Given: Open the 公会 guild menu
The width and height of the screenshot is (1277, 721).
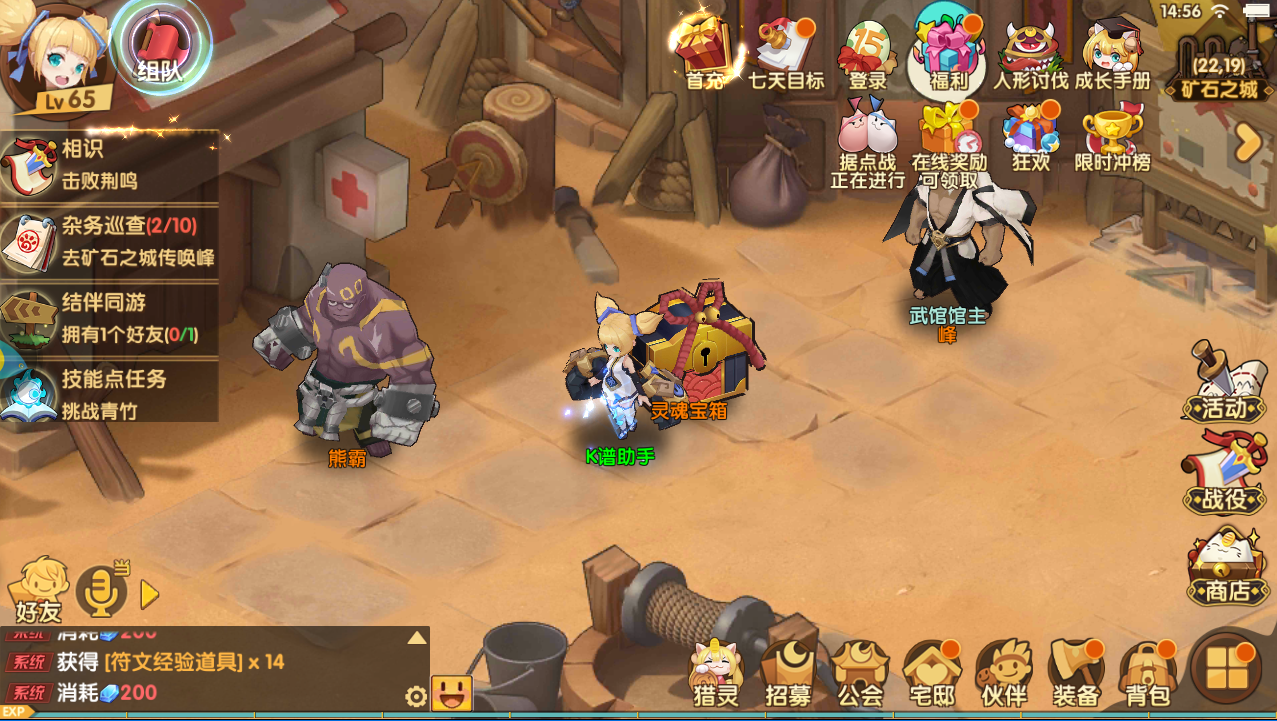Looking at the screenshot, I should coord(860,674).
